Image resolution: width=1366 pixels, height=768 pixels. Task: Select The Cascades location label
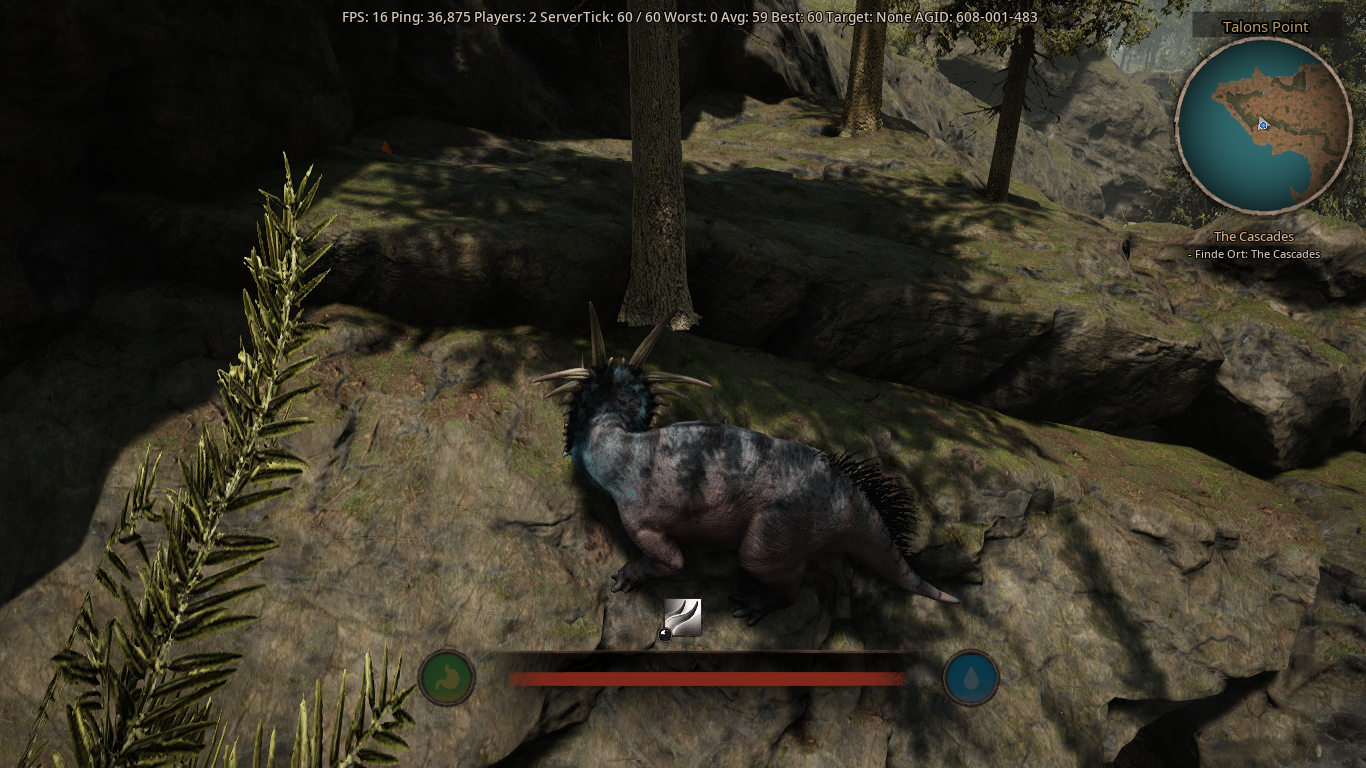(x=1253, y=236)
